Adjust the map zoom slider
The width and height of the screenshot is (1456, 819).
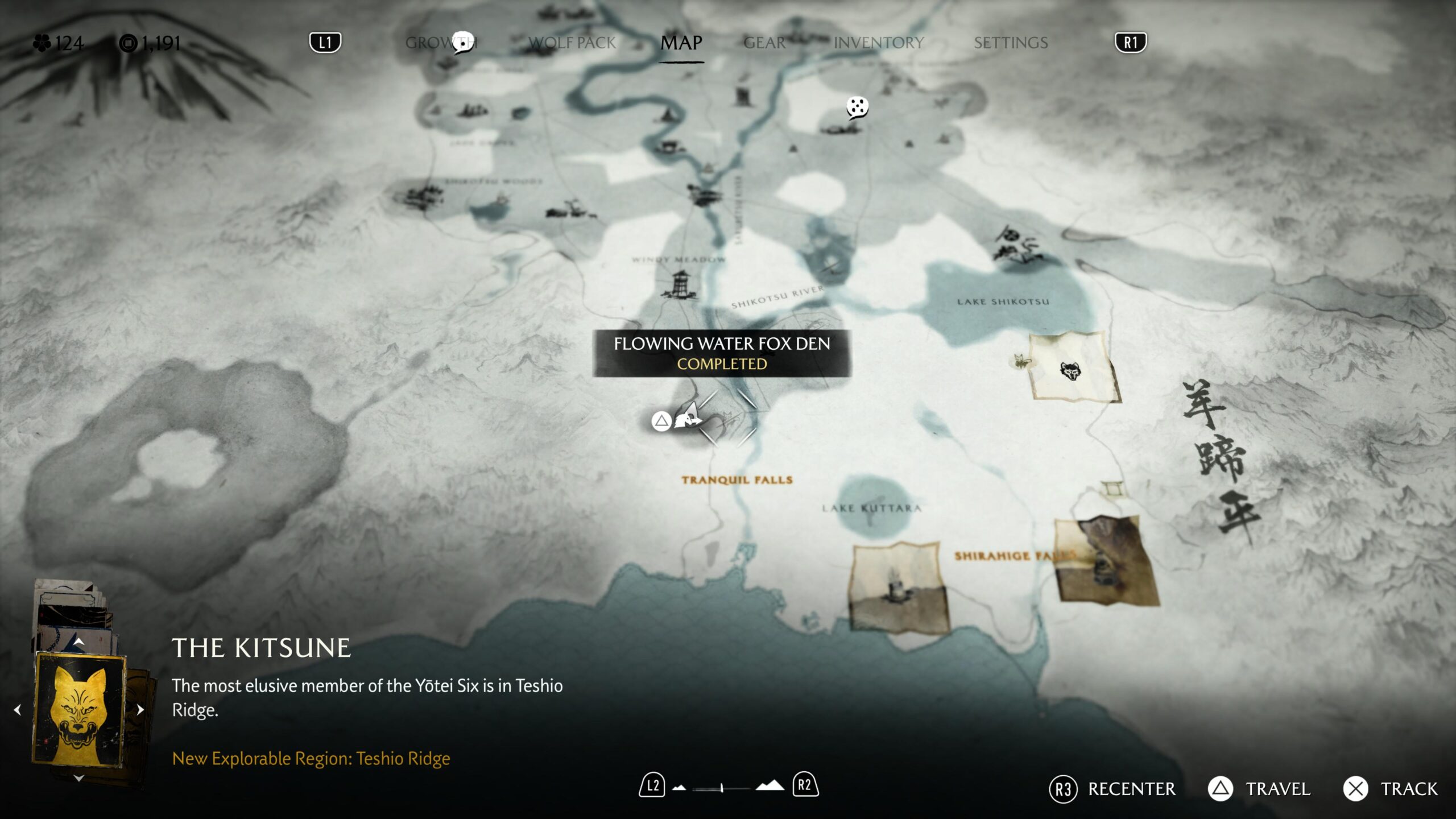[x=721, y=788]
